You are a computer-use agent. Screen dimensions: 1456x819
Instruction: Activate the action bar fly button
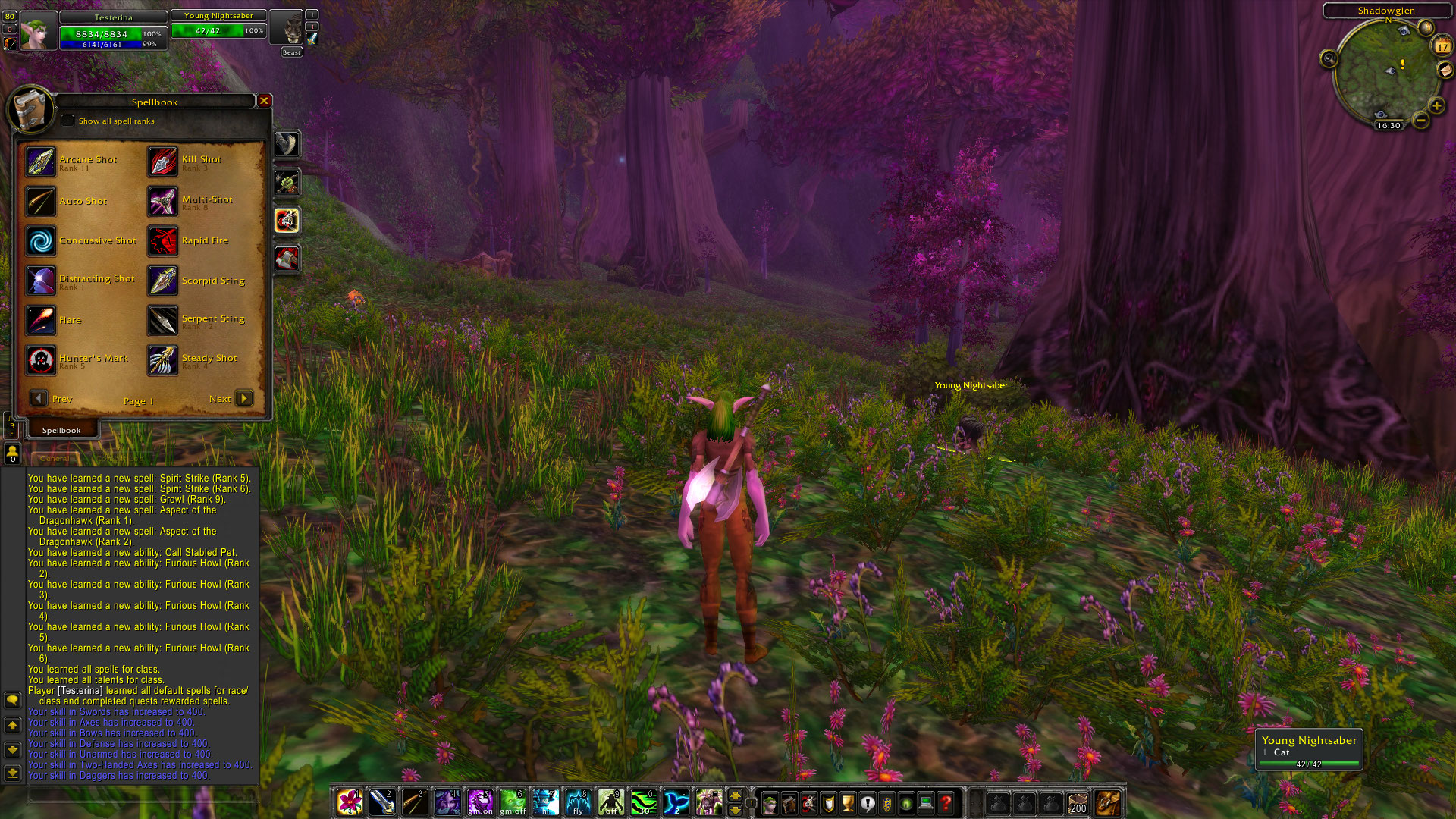tap(578, 802)
